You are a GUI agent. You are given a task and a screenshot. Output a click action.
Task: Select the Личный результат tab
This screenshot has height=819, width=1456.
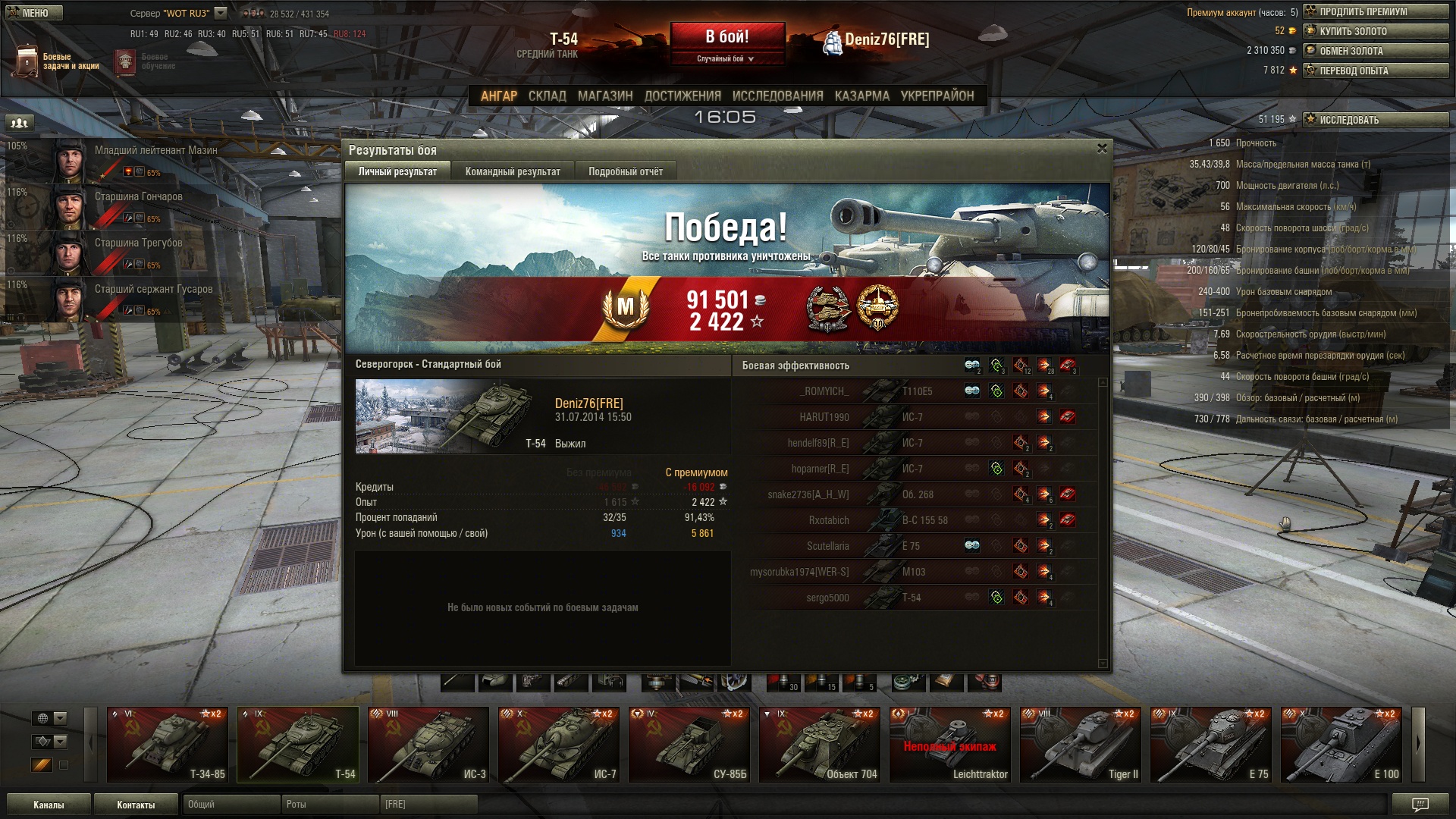[397, 171]
